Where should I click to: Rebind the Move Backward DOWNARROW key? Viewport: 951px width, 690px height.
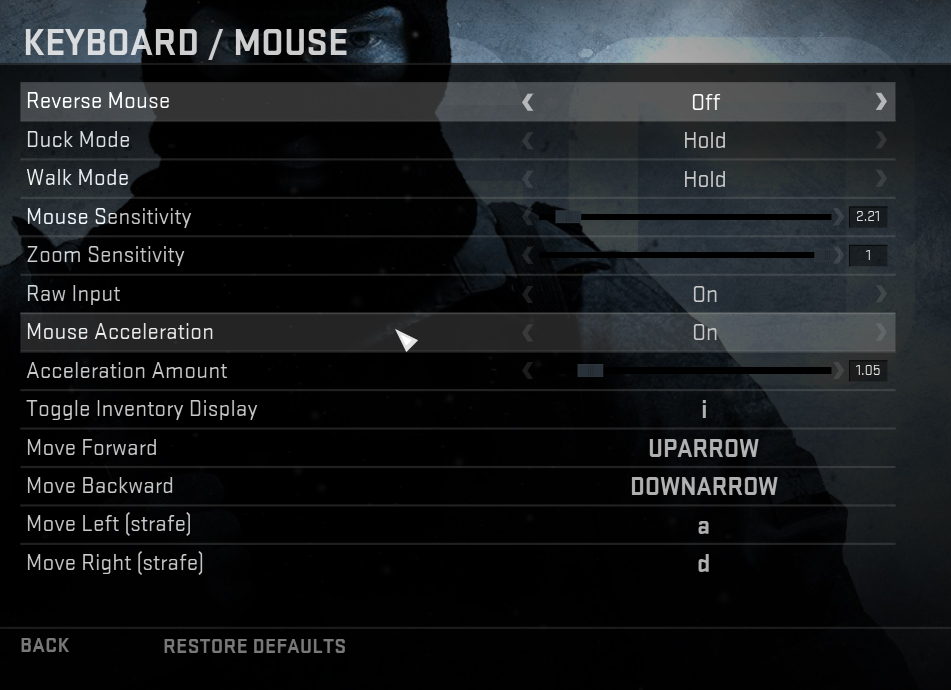pos(704,486)
